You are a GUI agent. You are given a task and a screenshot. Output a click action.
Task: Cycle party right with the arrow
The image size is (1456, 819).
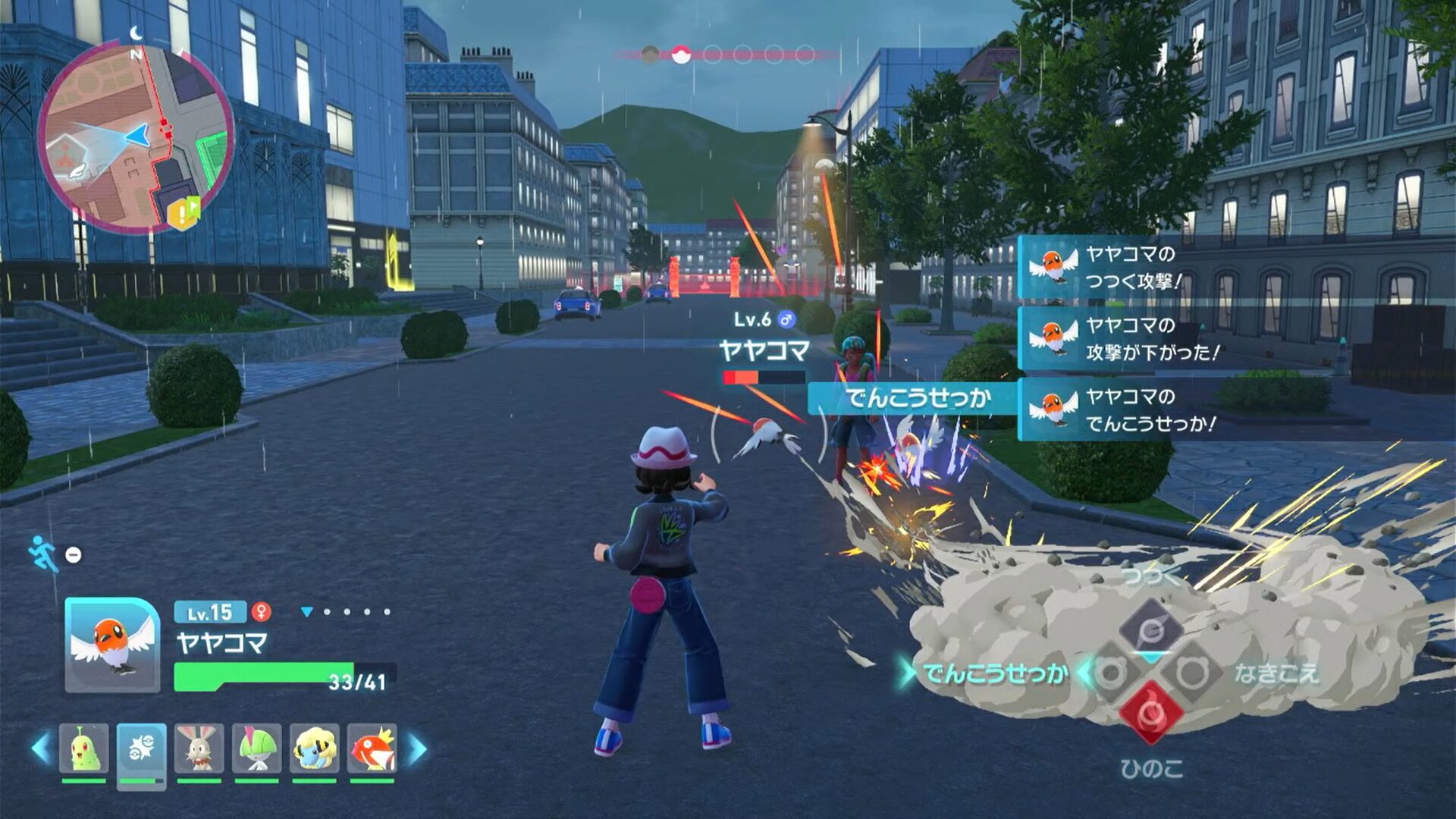click(417, 748)
